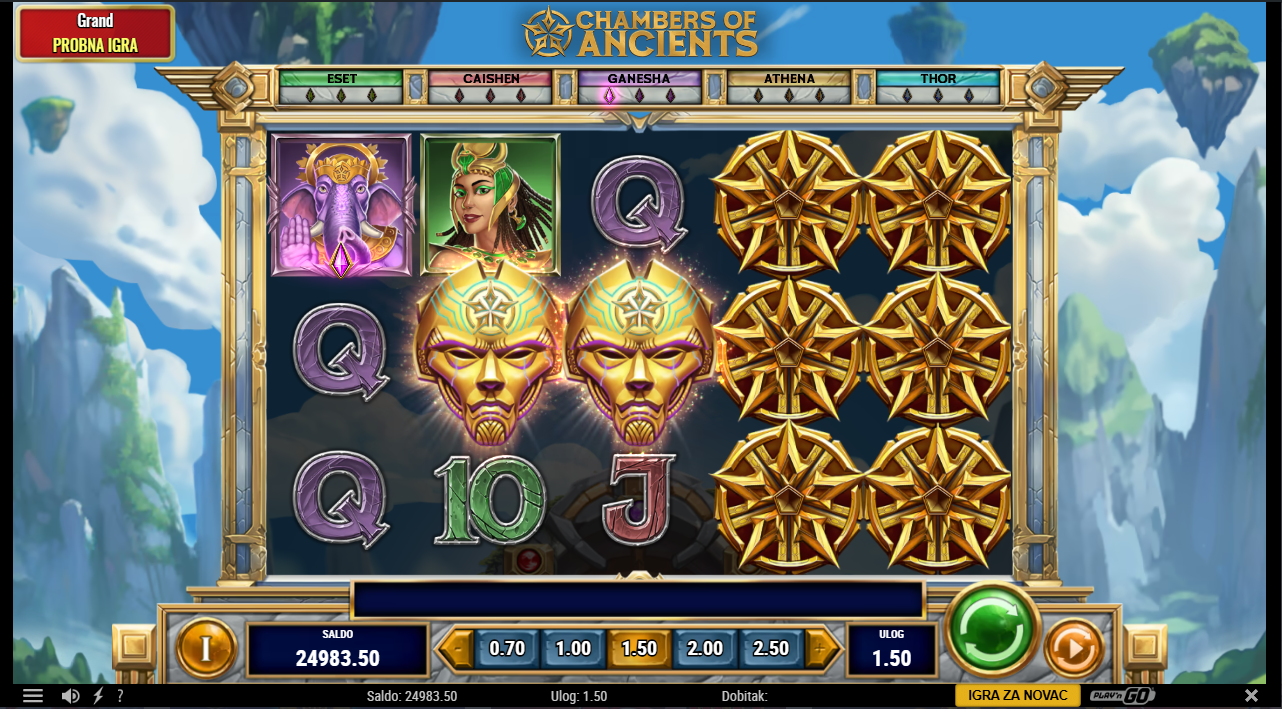Toggle the sound speaker icon
The image size is (1282, 709).
click(x=70, y=696)
